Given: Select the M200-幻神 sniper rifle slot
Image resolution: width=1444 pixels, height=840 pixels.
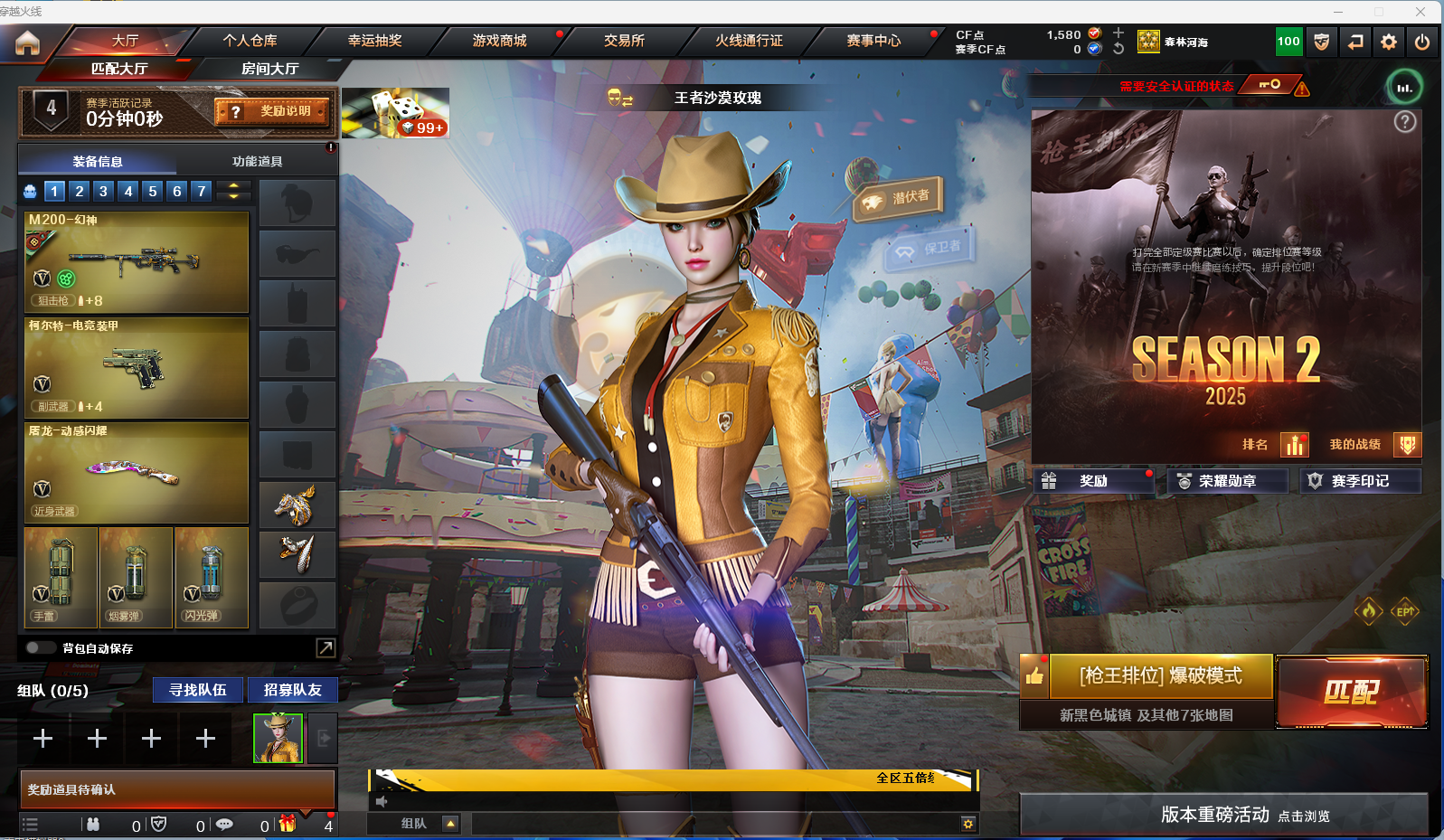Looking at the screenshot, I should 137,261.
